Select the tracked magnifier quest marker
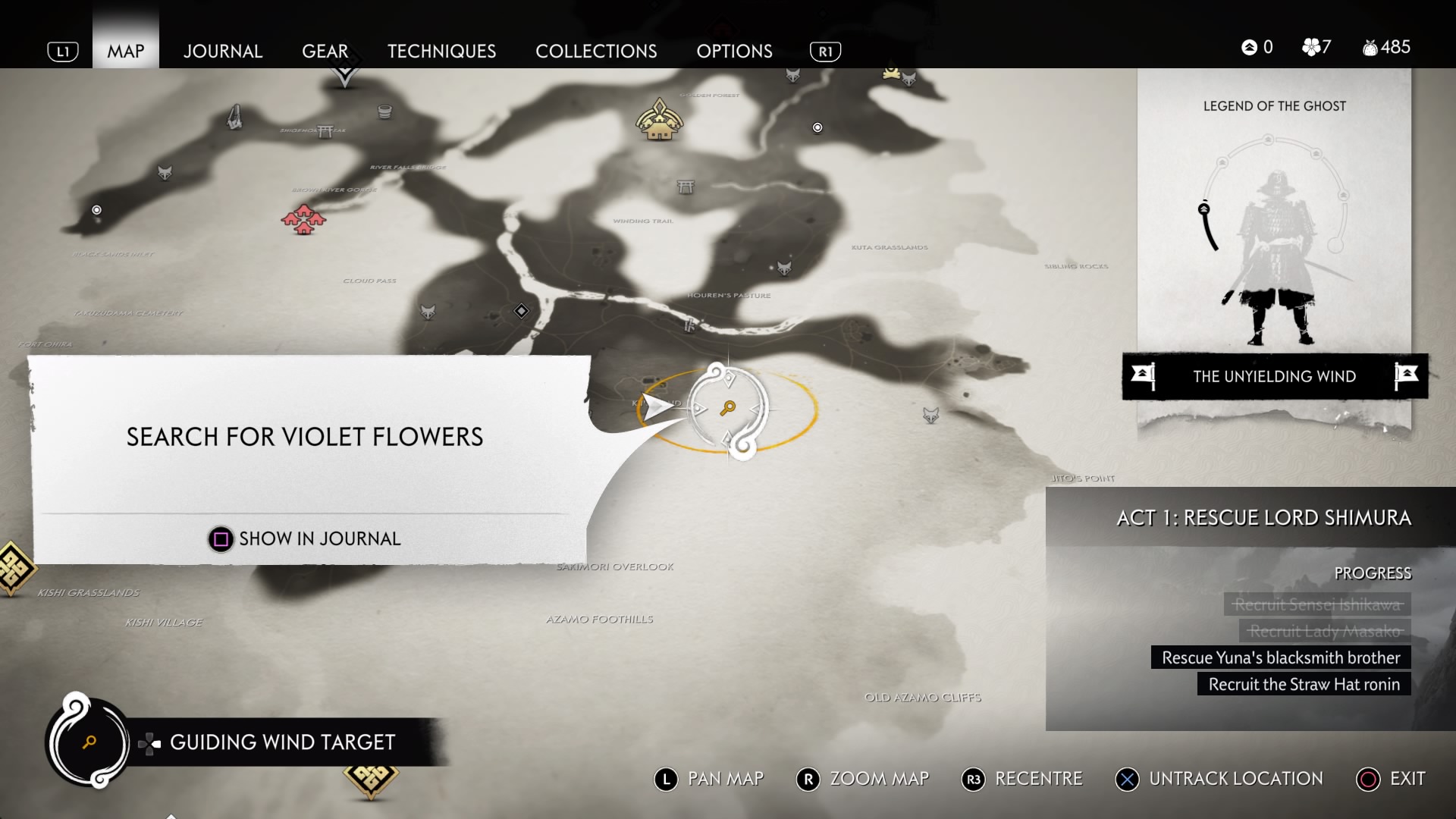The height and width of the screenshot is (819, 1456). [x=728, y=409]
